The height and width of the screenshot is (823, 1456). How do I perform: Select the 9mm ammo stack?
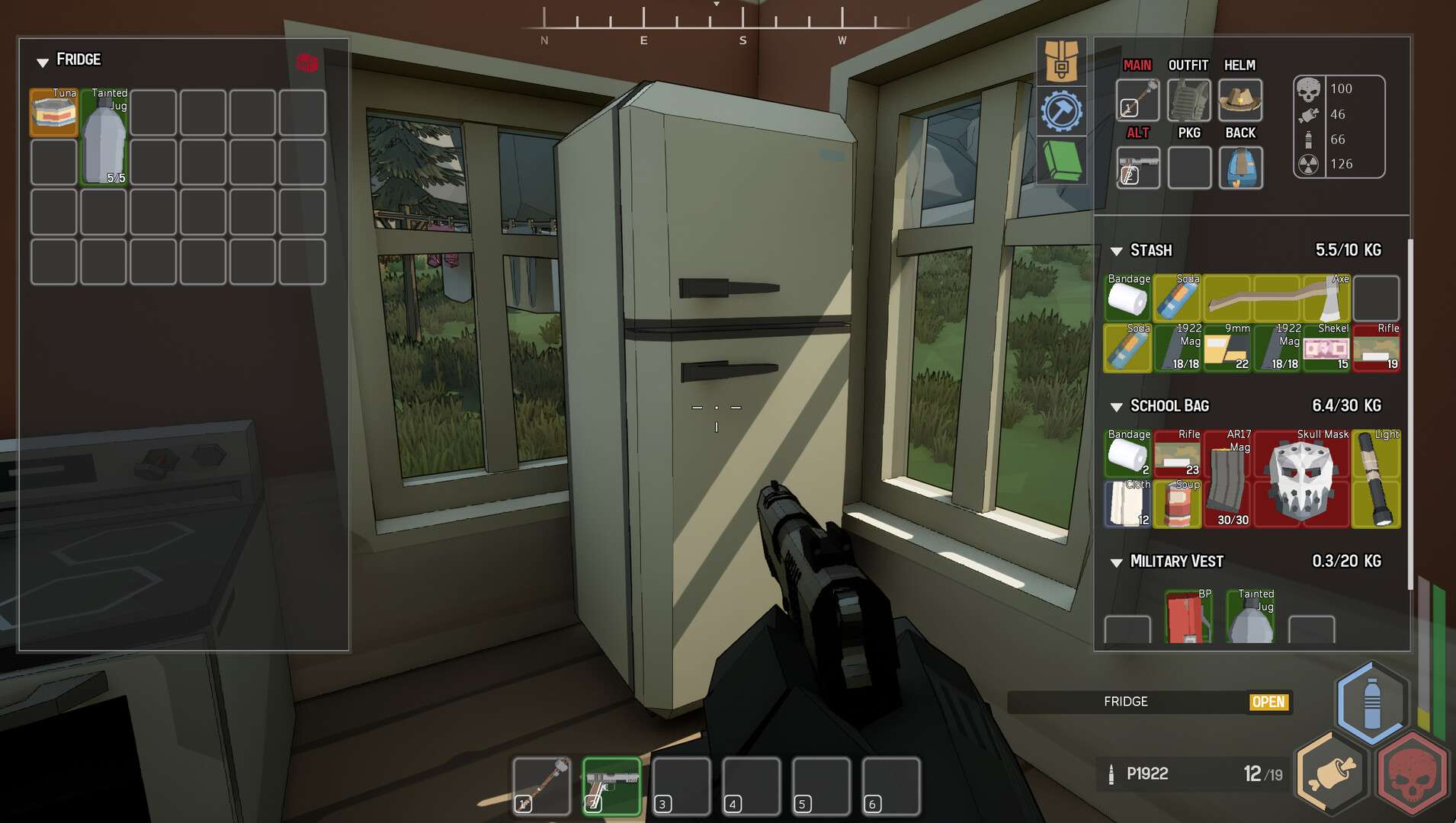1227,348
